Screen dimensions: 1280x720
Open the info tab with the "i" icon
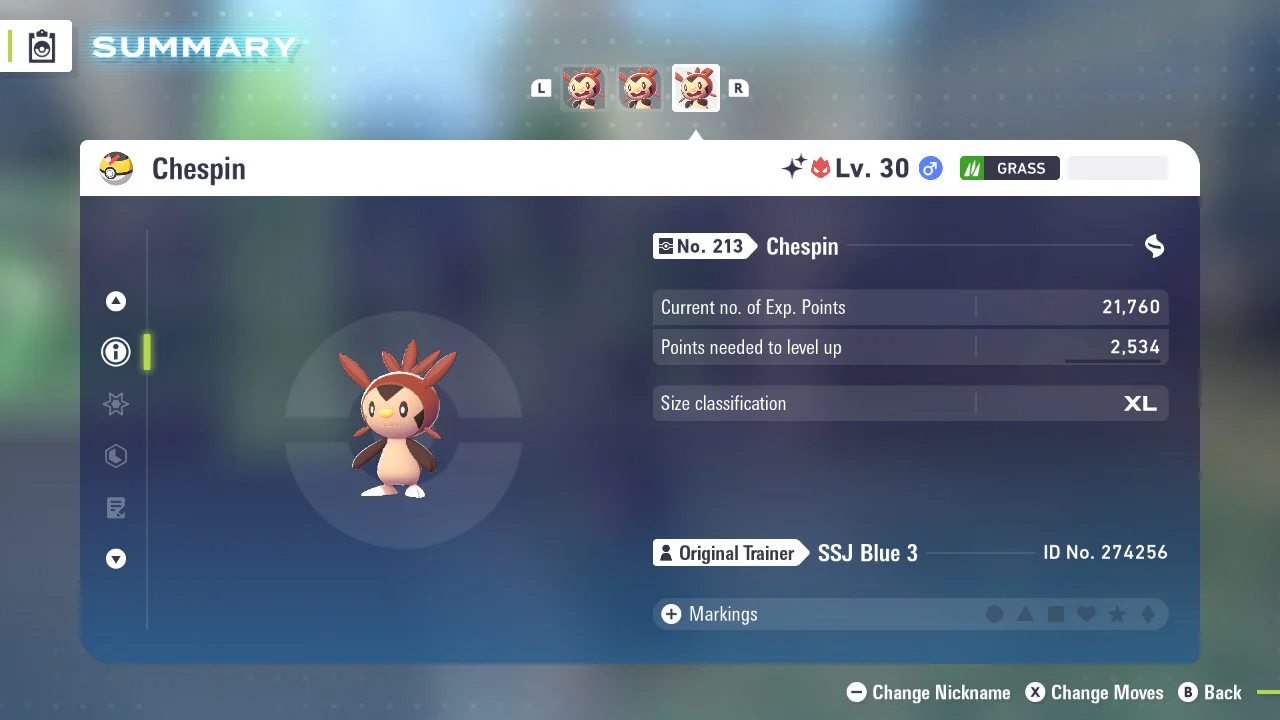tap(116, 352)
